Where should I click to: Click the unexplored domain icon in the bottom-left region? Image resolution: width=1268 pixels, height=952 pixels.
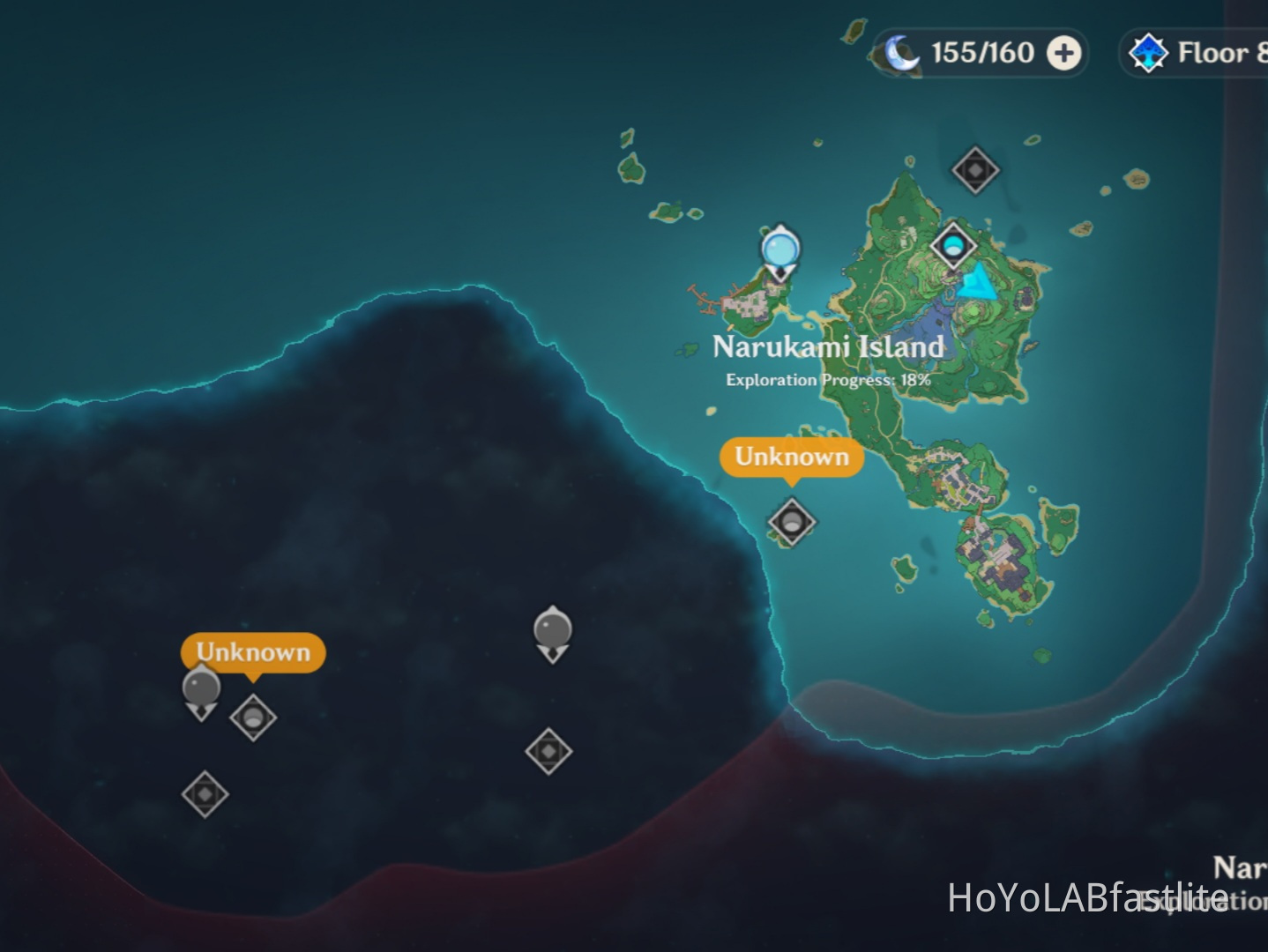(x=205, y=794)
